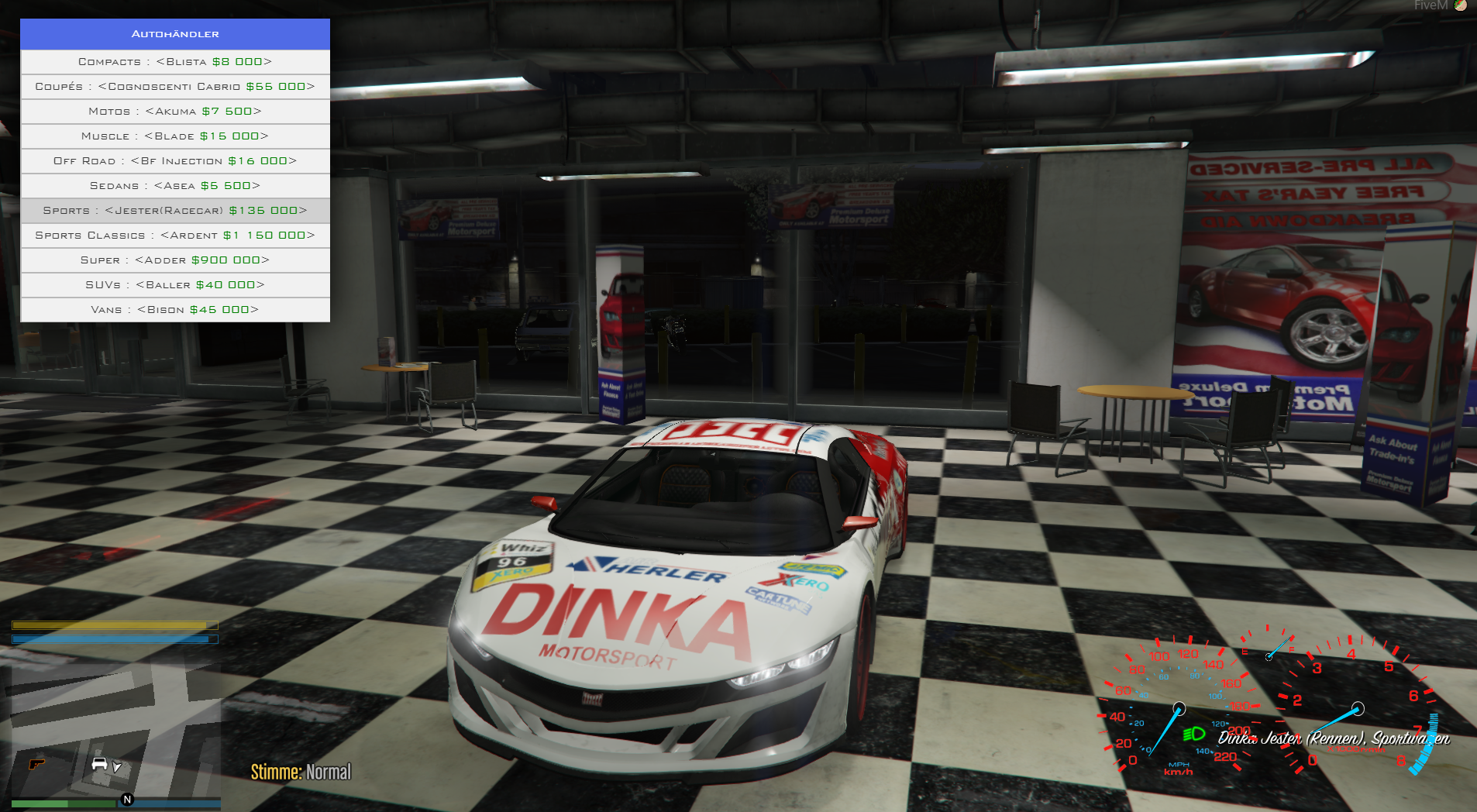Select the Muscle Blade entry
This screenshot has height=812, width=1477.
(175, 136)
